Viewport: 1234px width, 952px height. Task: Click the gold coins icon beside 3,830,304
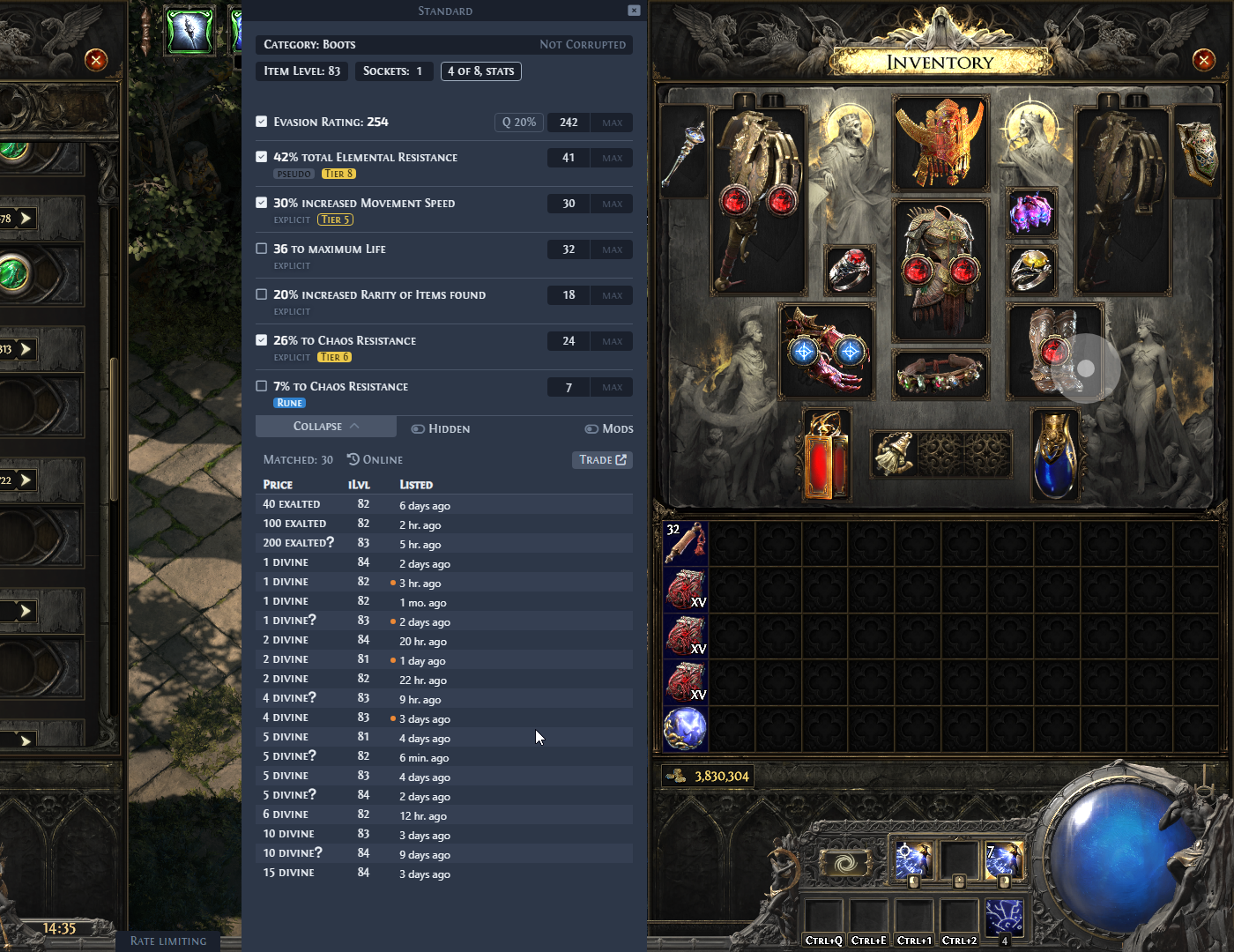[675, 776]
